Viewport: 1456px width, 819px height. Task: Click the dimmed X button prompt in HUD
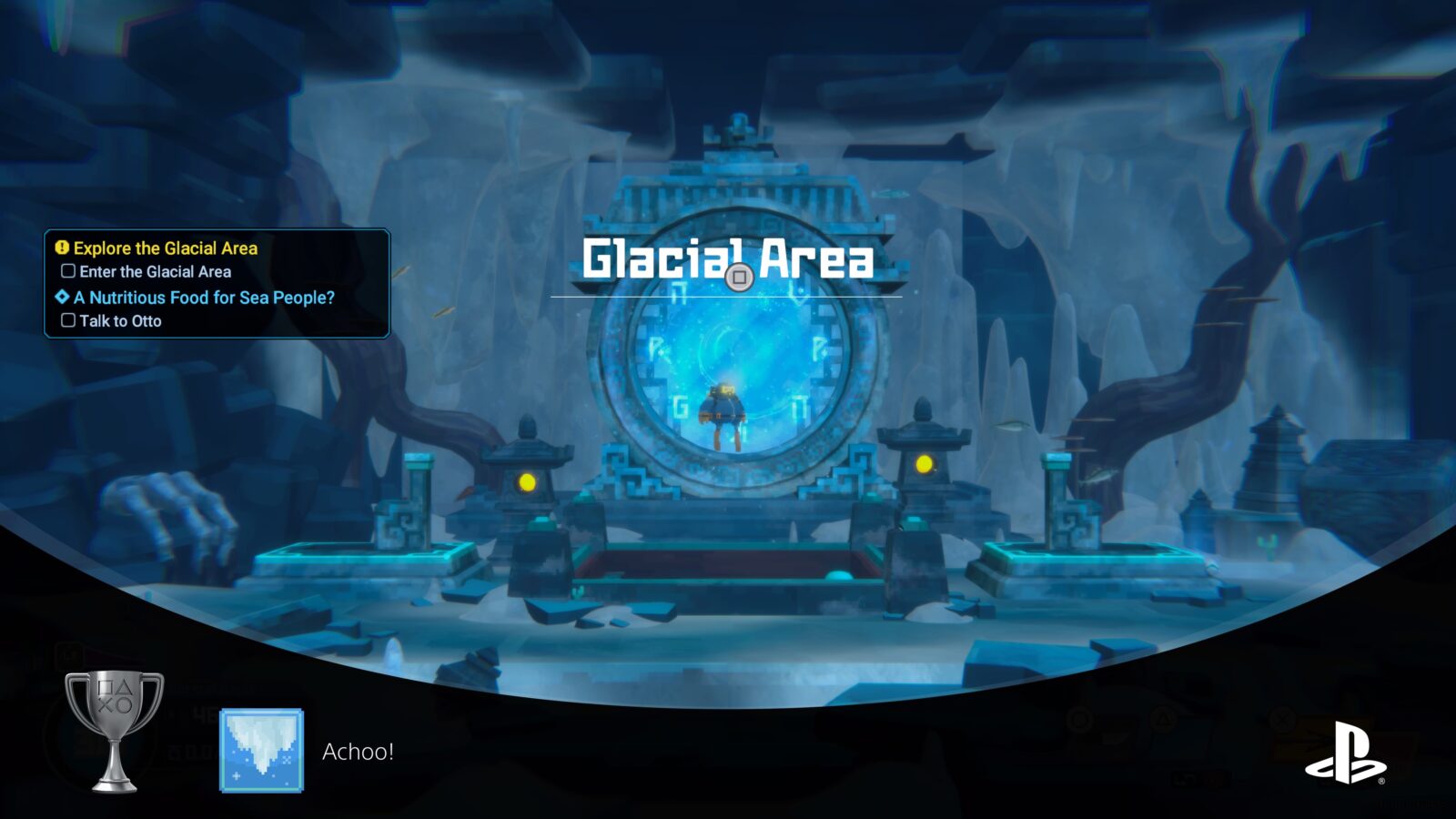tap(1283, 718)
